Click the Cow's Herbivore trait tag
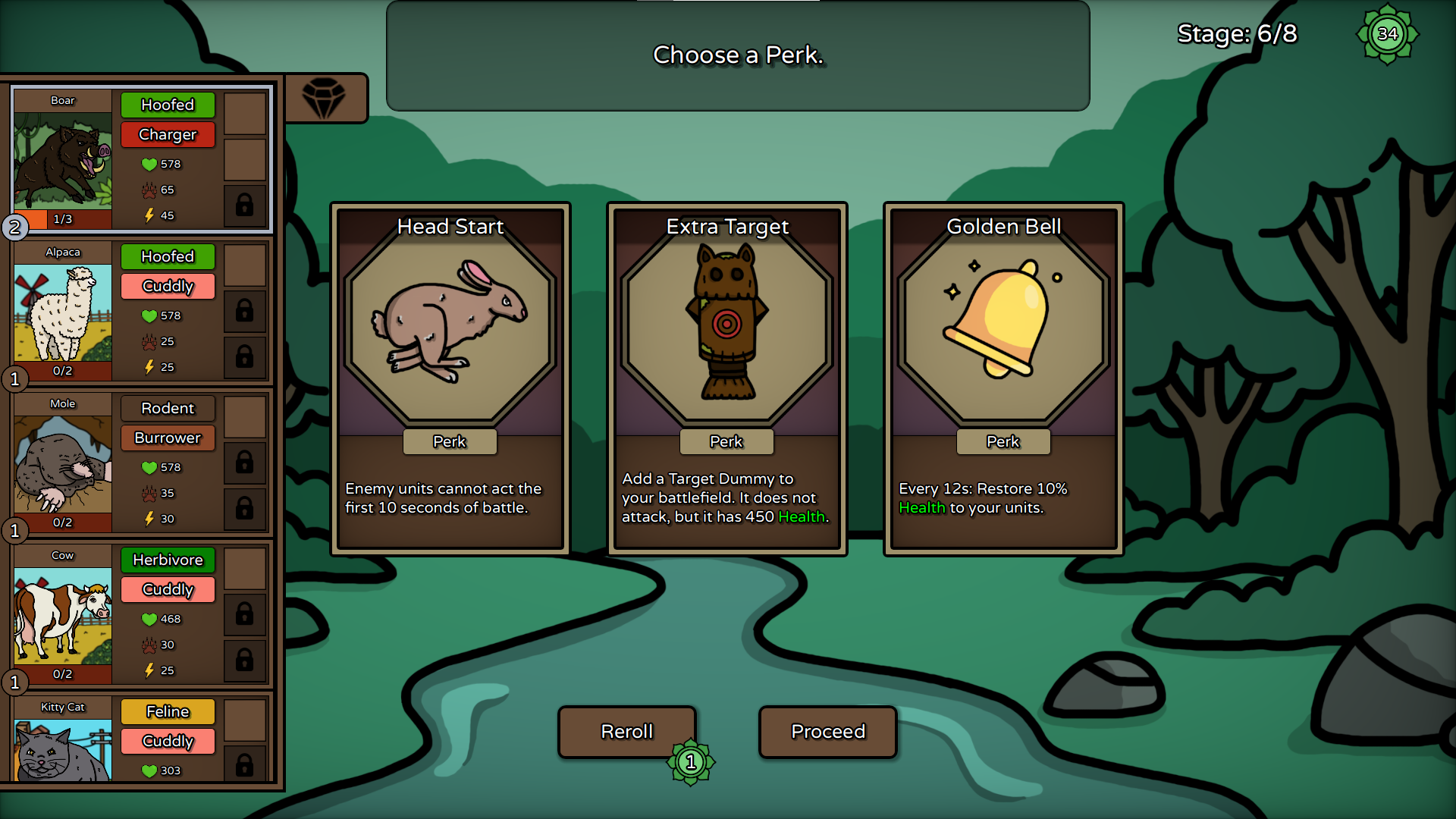This screenshot has height=819, width=1456. coord(168,560)
